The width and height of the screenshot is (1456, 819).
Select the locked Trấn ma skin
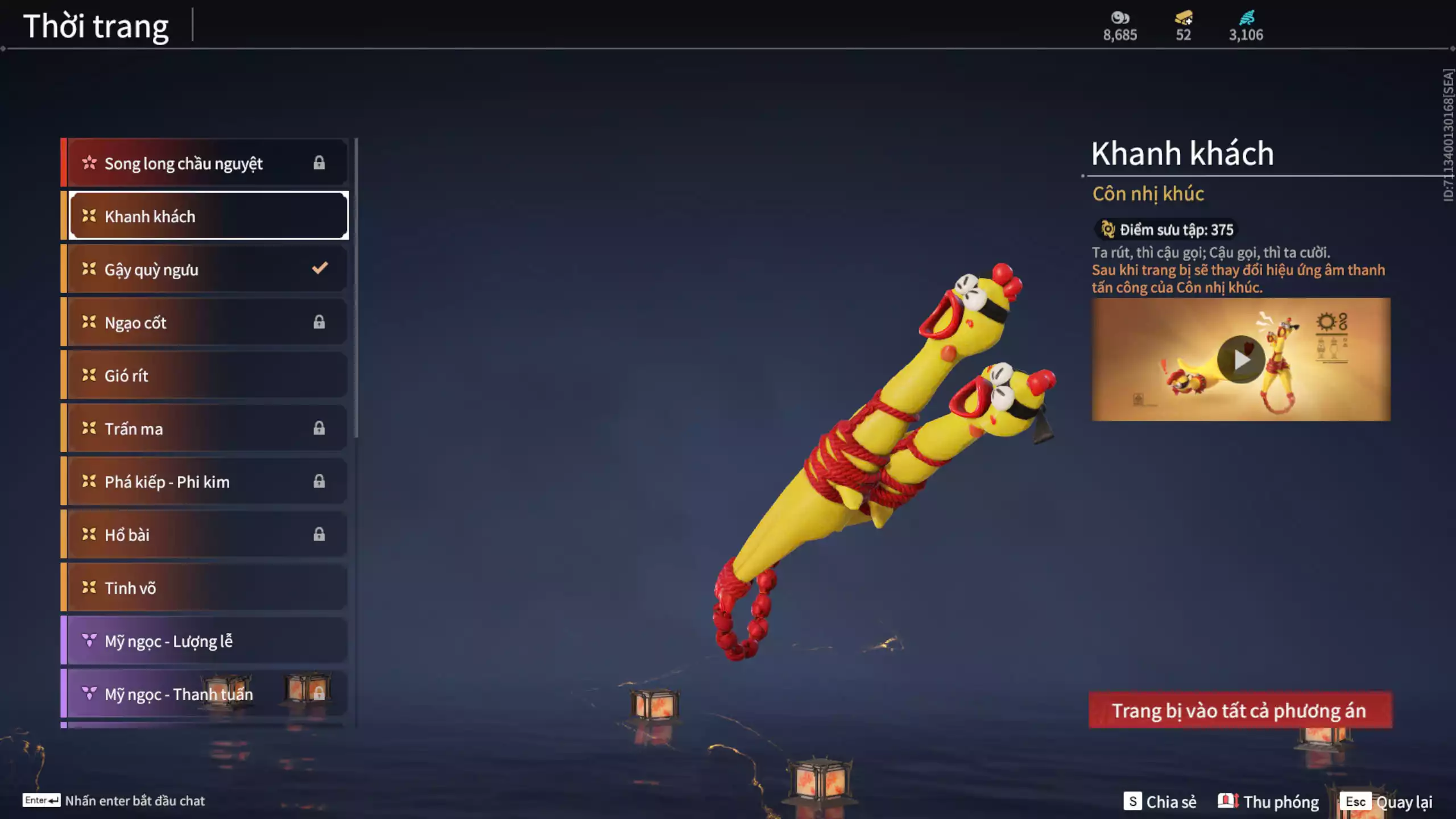[x=205, y=428]
